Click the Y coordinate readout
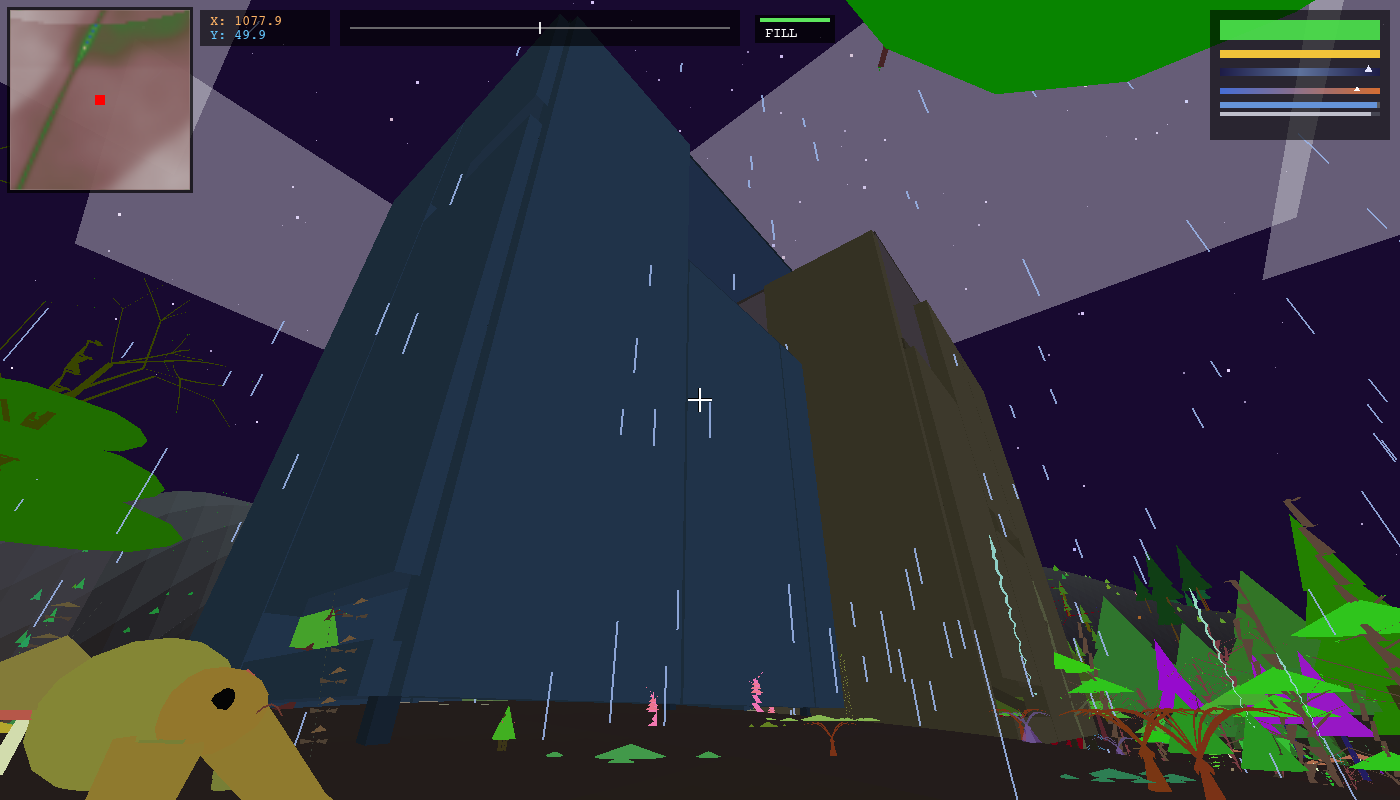The image size is (1400, 800). point(235,32)
